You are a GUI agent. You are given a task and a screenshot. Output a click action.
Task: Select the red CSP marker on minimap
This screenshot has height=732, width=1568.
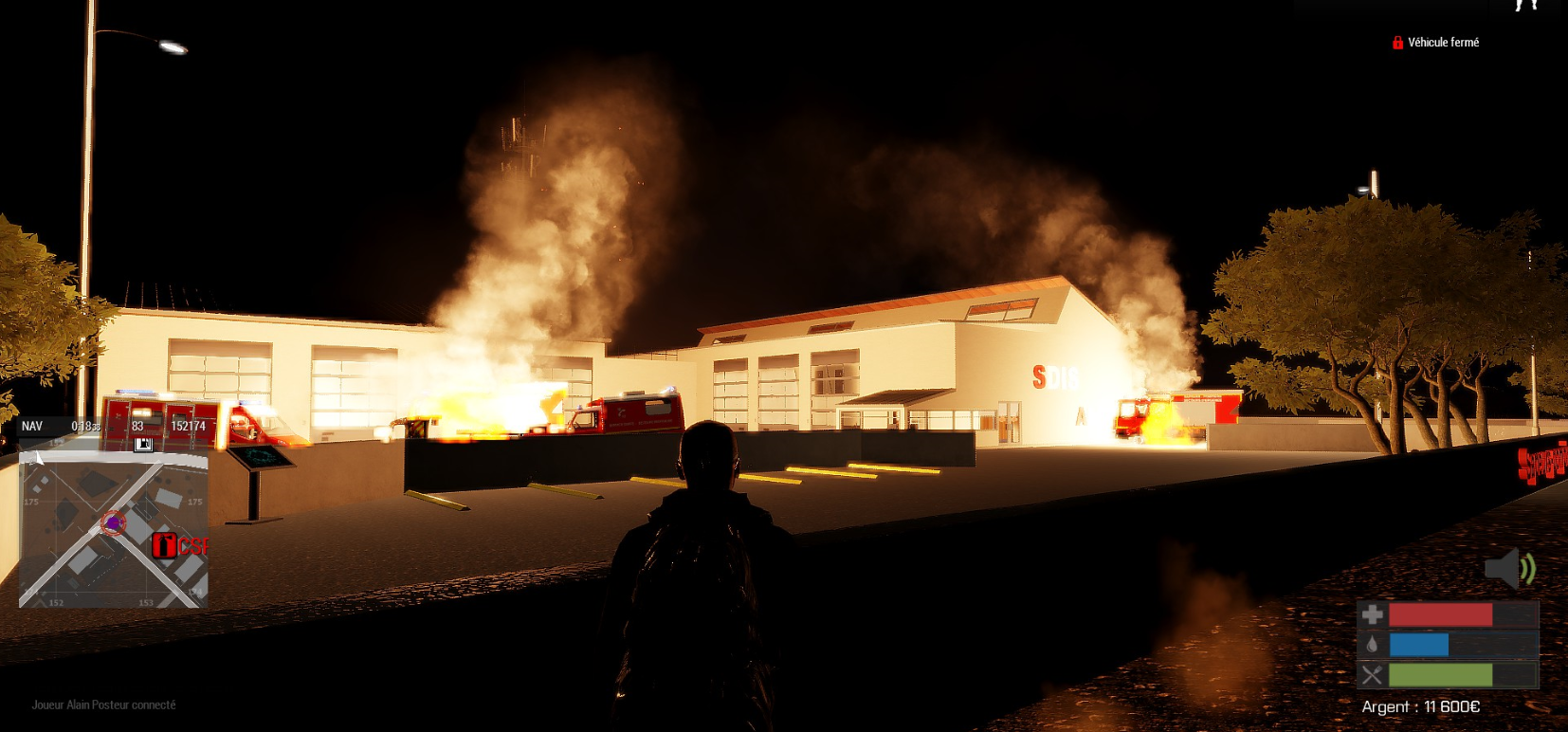pos(165,545)
